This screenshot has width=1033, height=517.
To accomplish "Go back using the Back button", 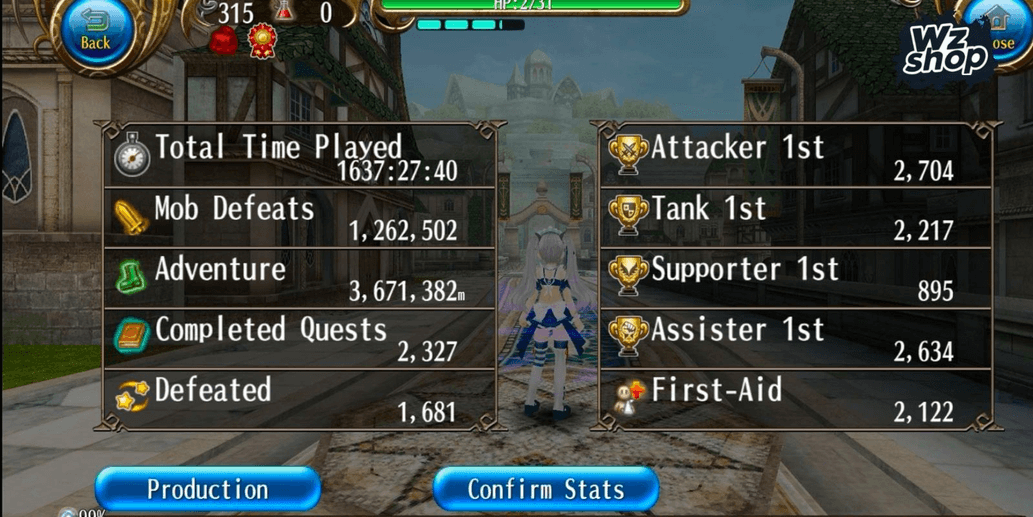I will (x=94, y=32).
